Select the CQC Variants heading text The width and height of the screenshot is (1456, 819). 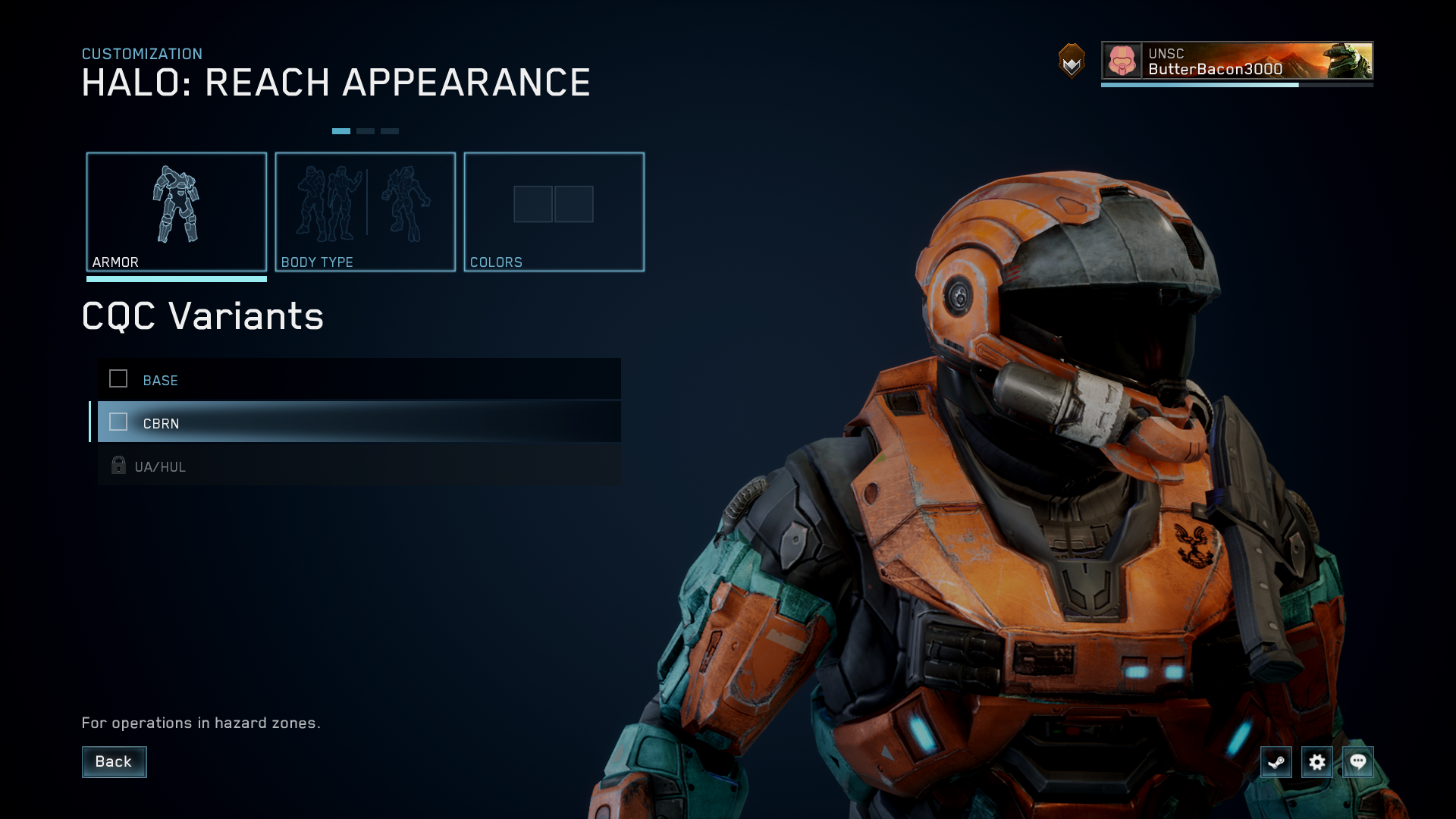click(202, 316)
